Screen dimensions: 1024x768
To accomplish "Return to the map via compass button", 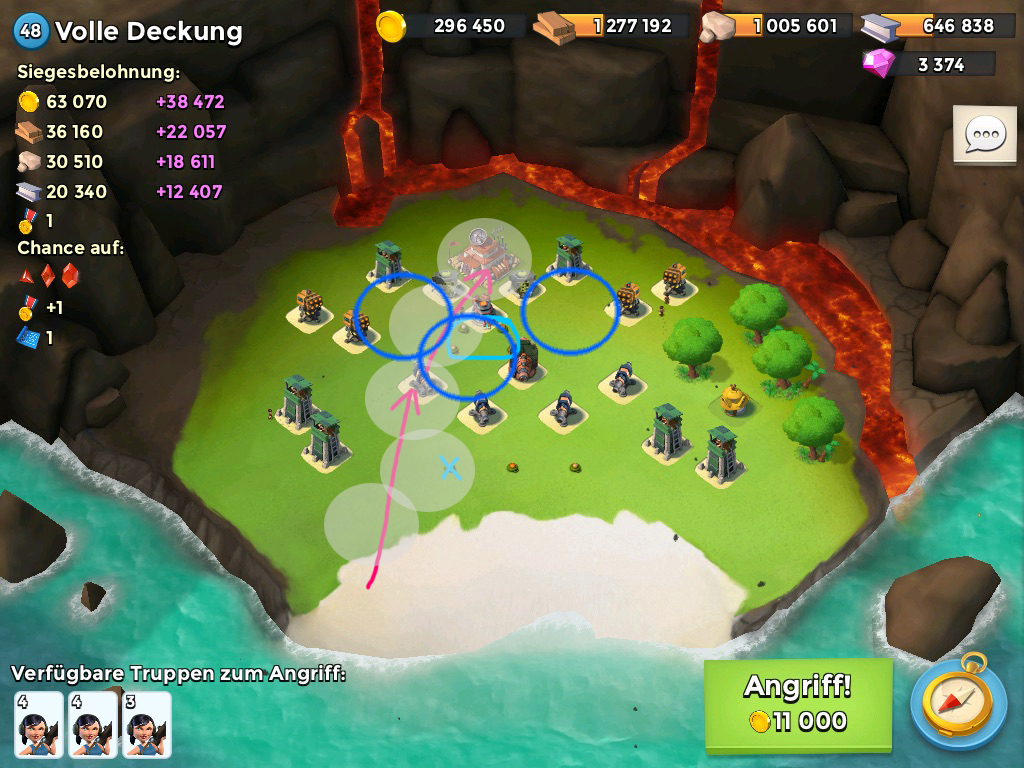I will tap(959, 704).
